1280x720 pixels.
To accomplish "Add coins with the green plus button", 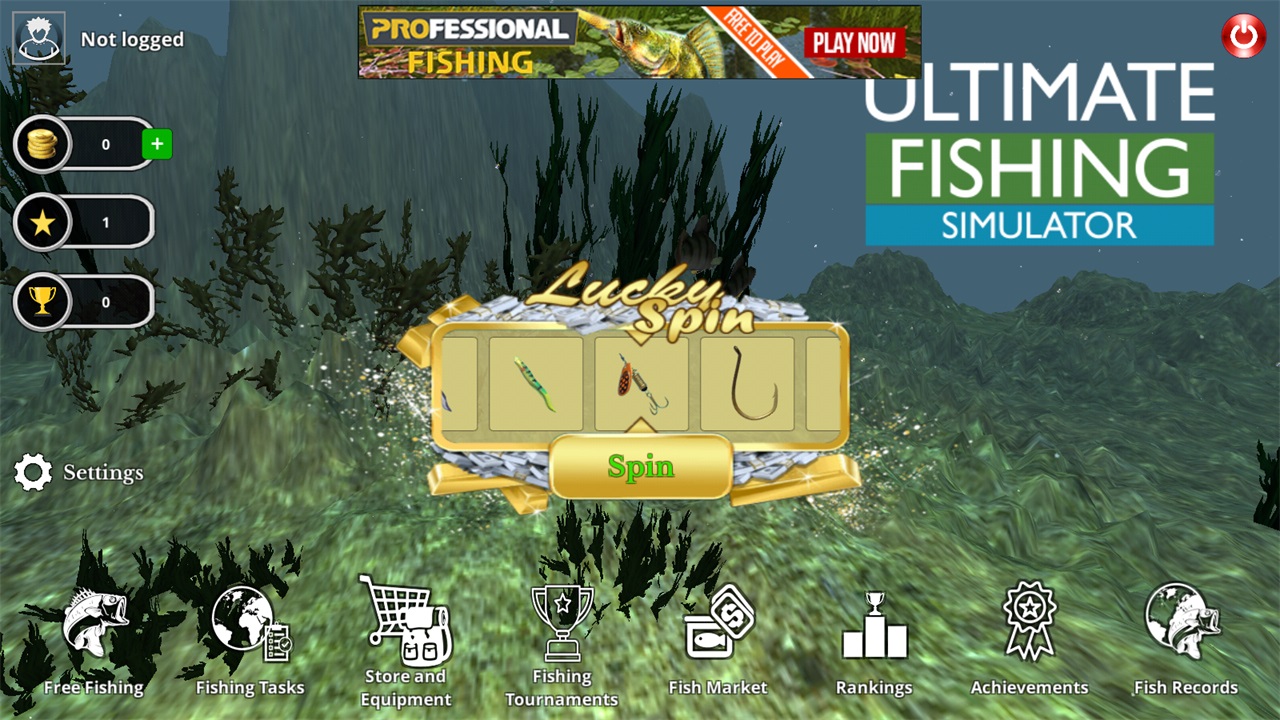I will click(157, 144).
